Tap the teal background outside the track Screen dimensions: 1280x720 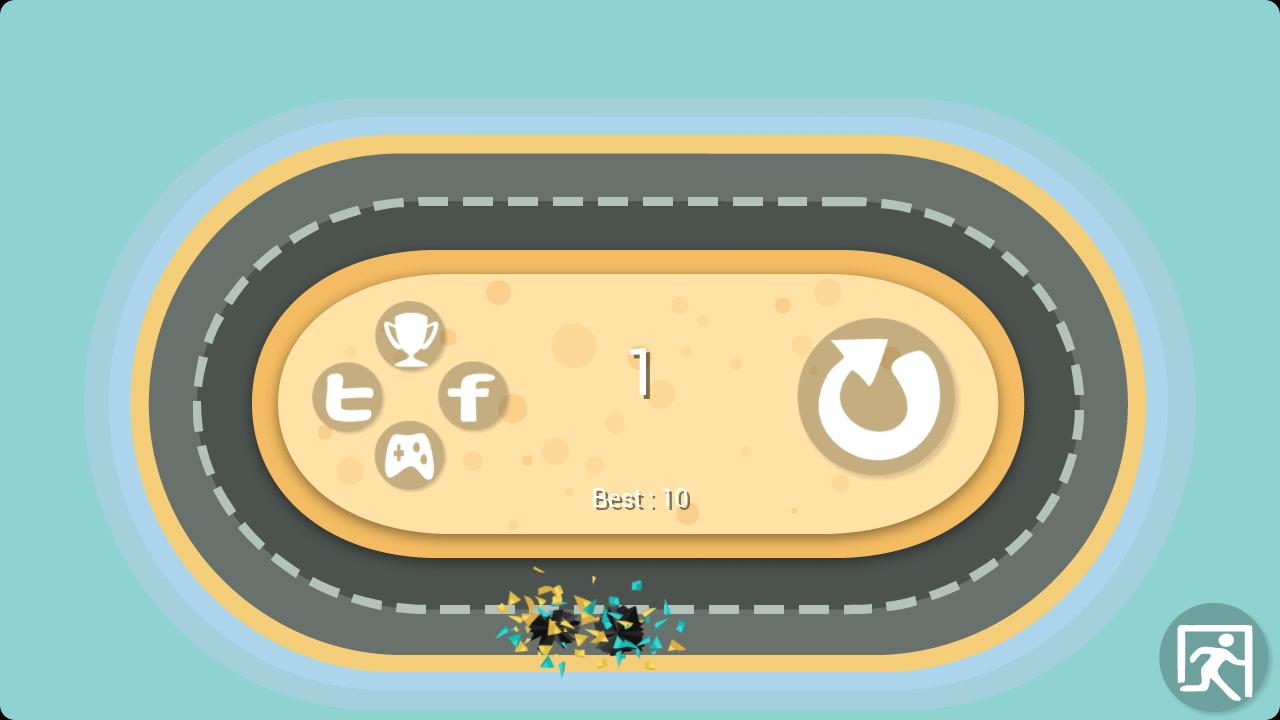(80, 60)
